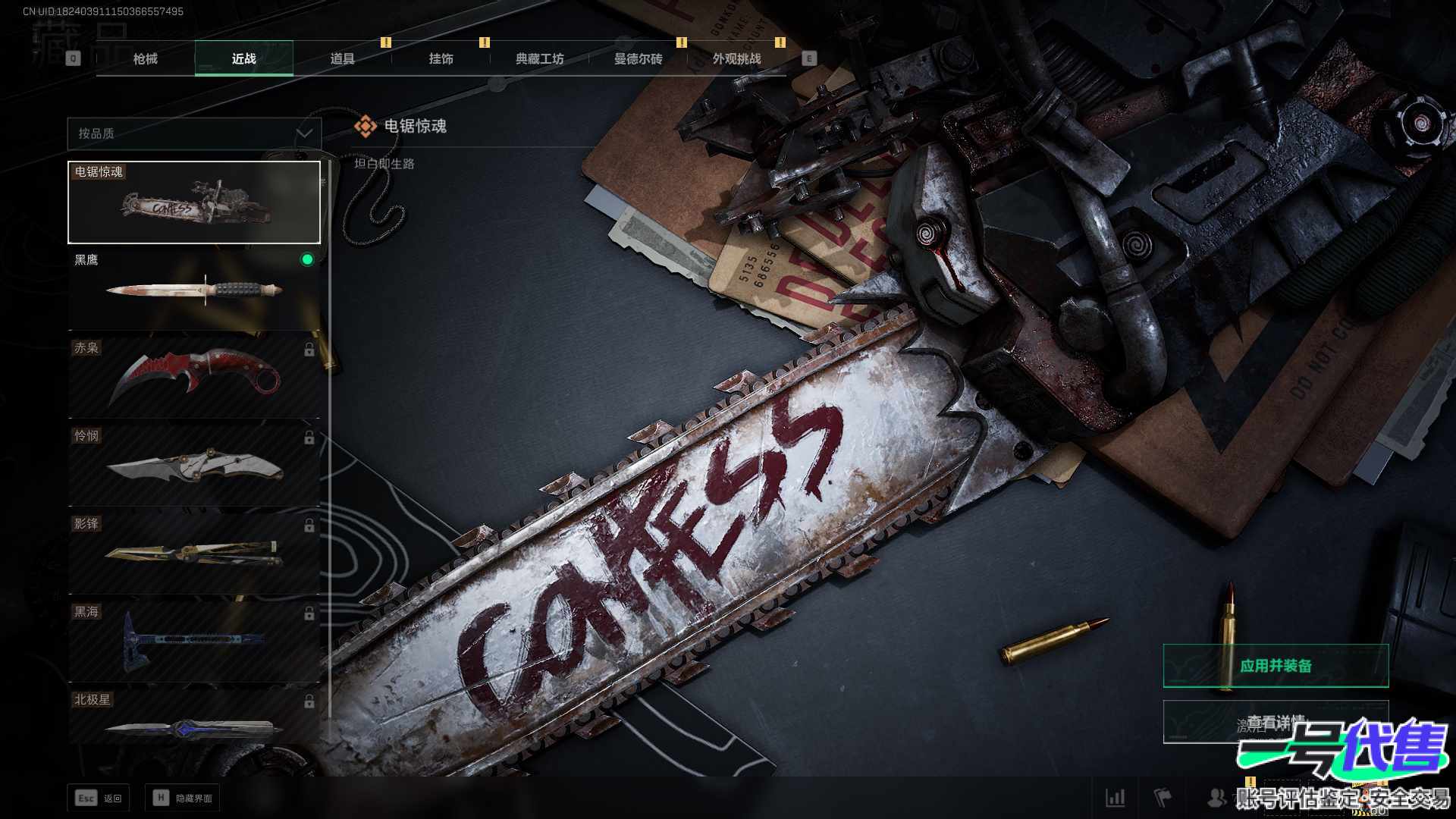Click the 应用并装备 apply and equip button

(x=1276, y=666)
